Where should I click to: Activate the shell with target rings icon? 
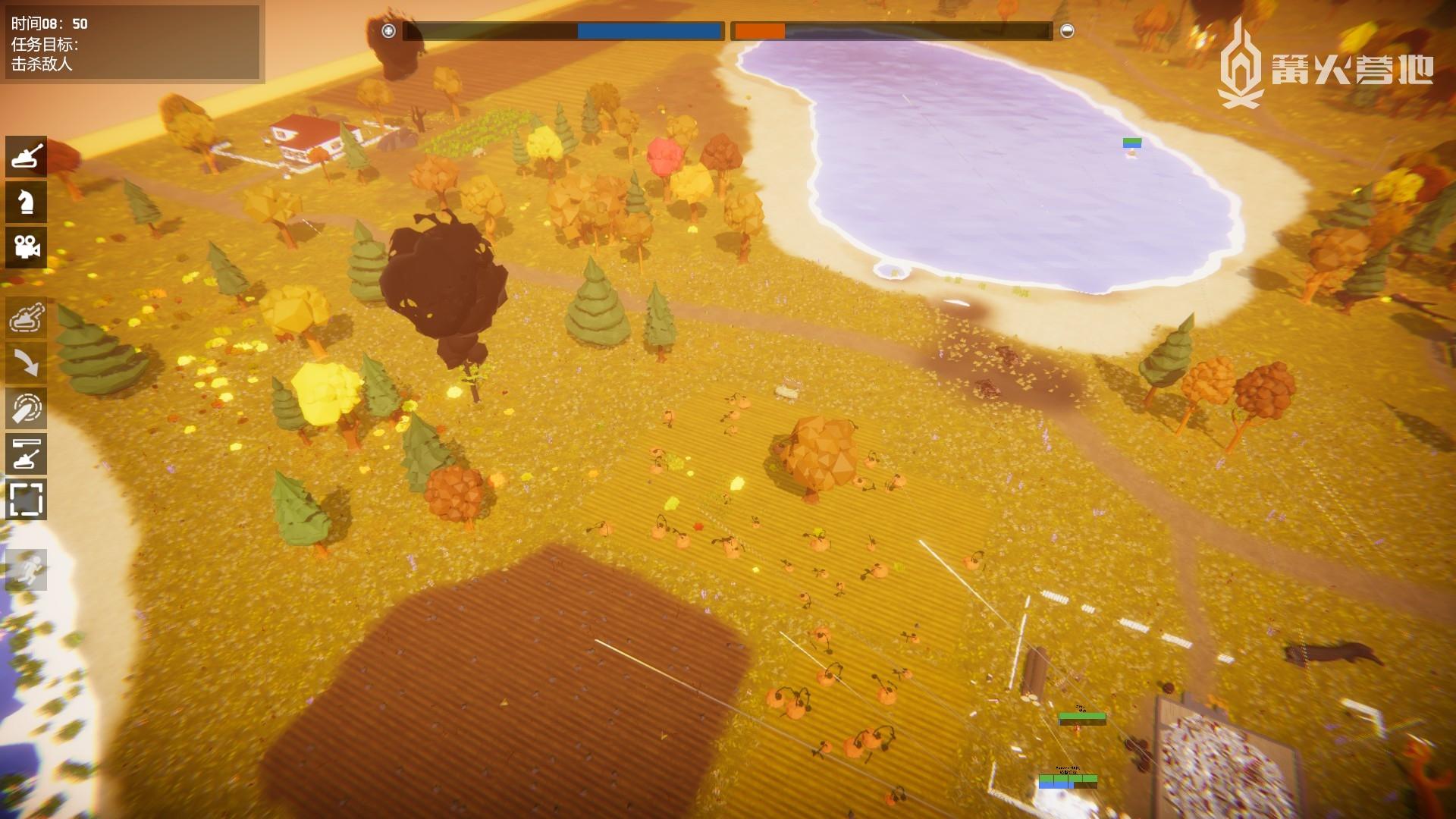[x=27, y=409]
